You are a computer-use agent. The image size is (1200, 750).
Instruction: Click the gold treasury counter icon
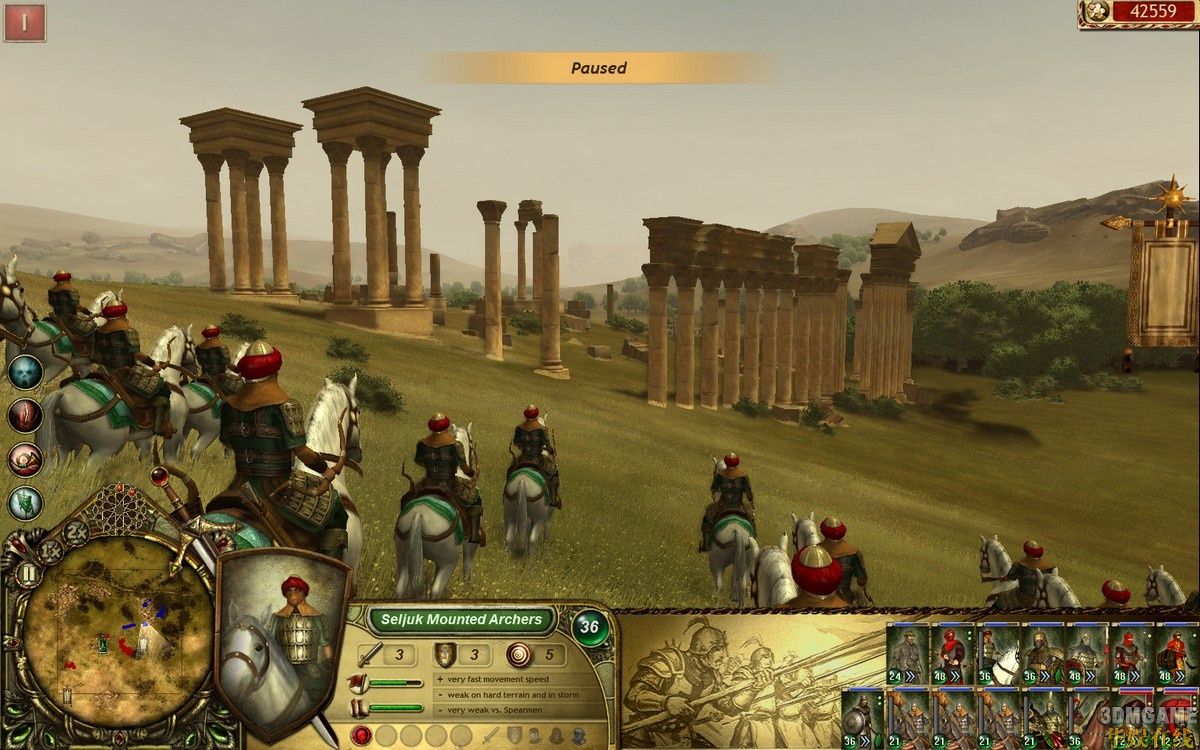click(1096, 12)
